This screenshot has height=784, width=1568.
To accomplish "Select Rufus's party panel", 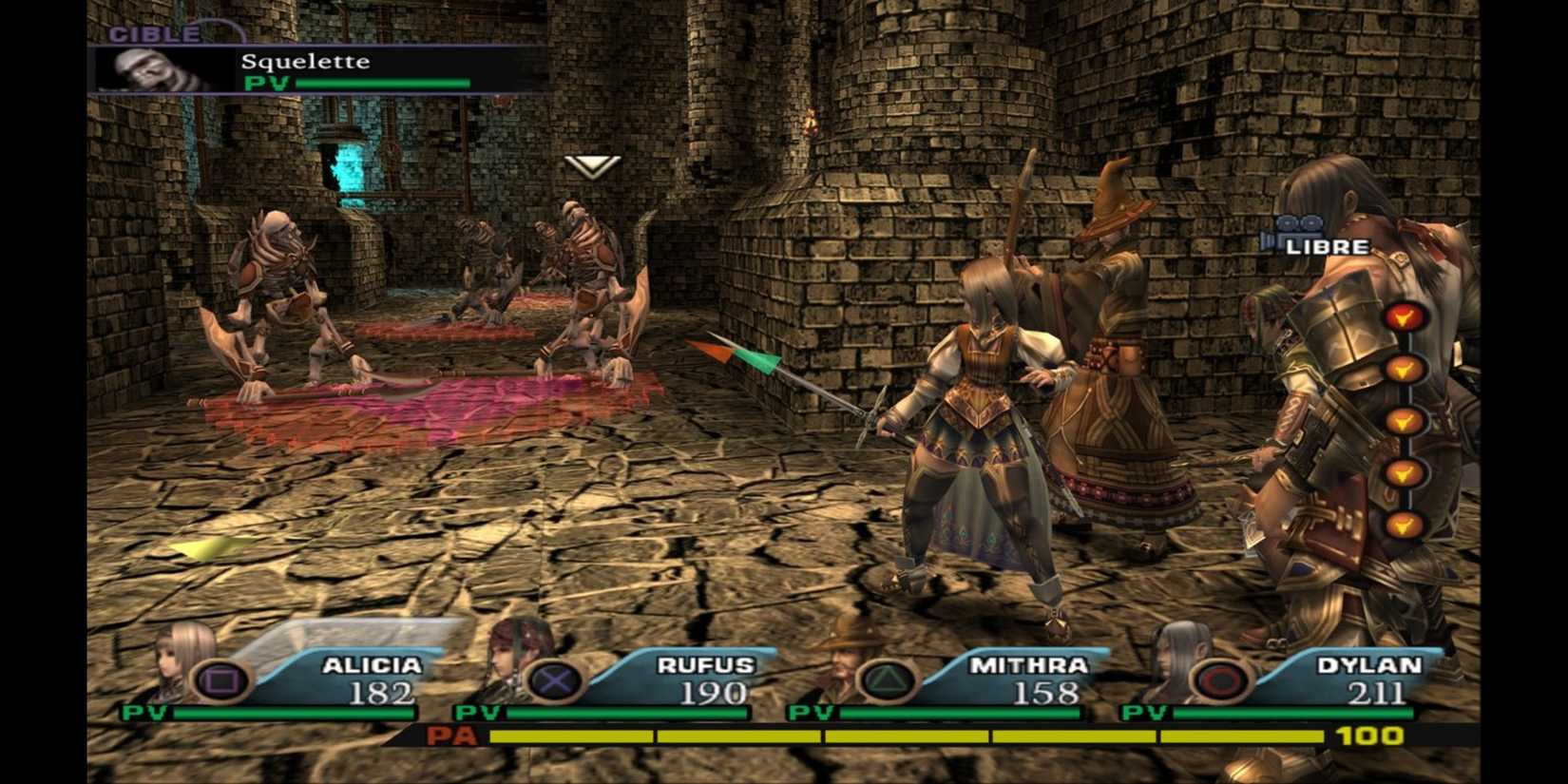I will point(646,677).
